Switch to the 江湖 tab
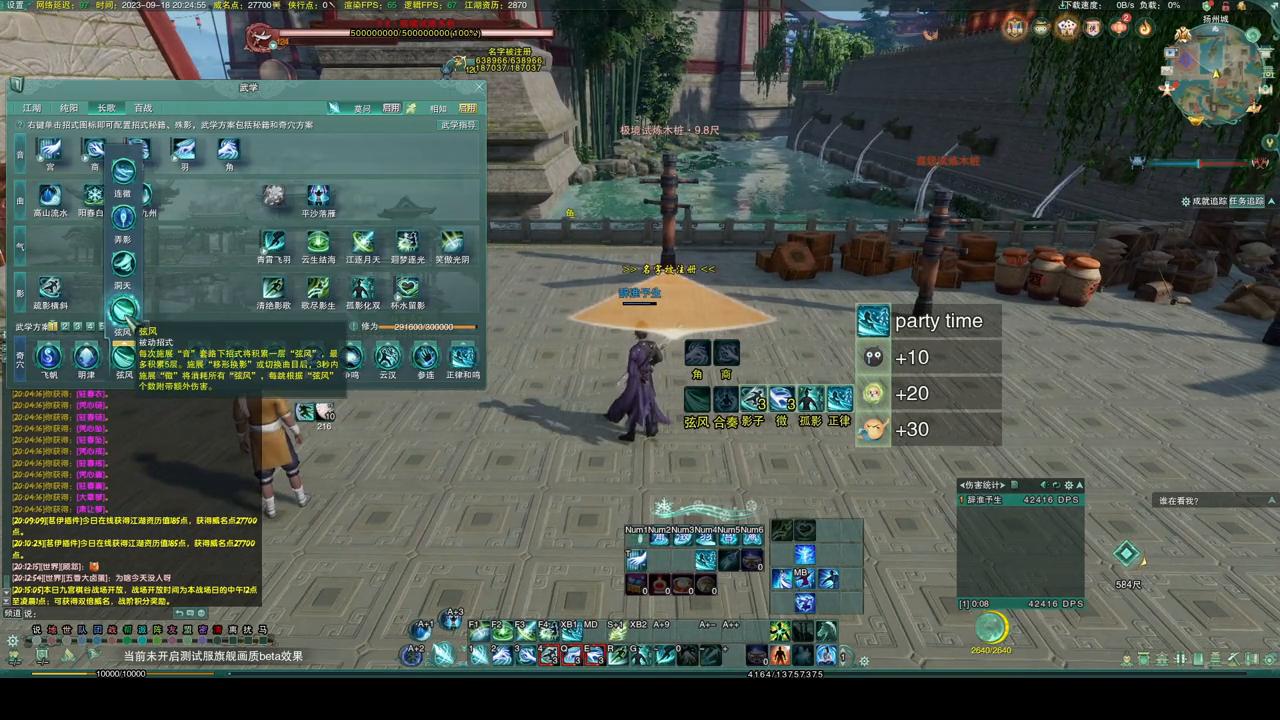Viewport: 1280px width, 720px height. [32, 108]
